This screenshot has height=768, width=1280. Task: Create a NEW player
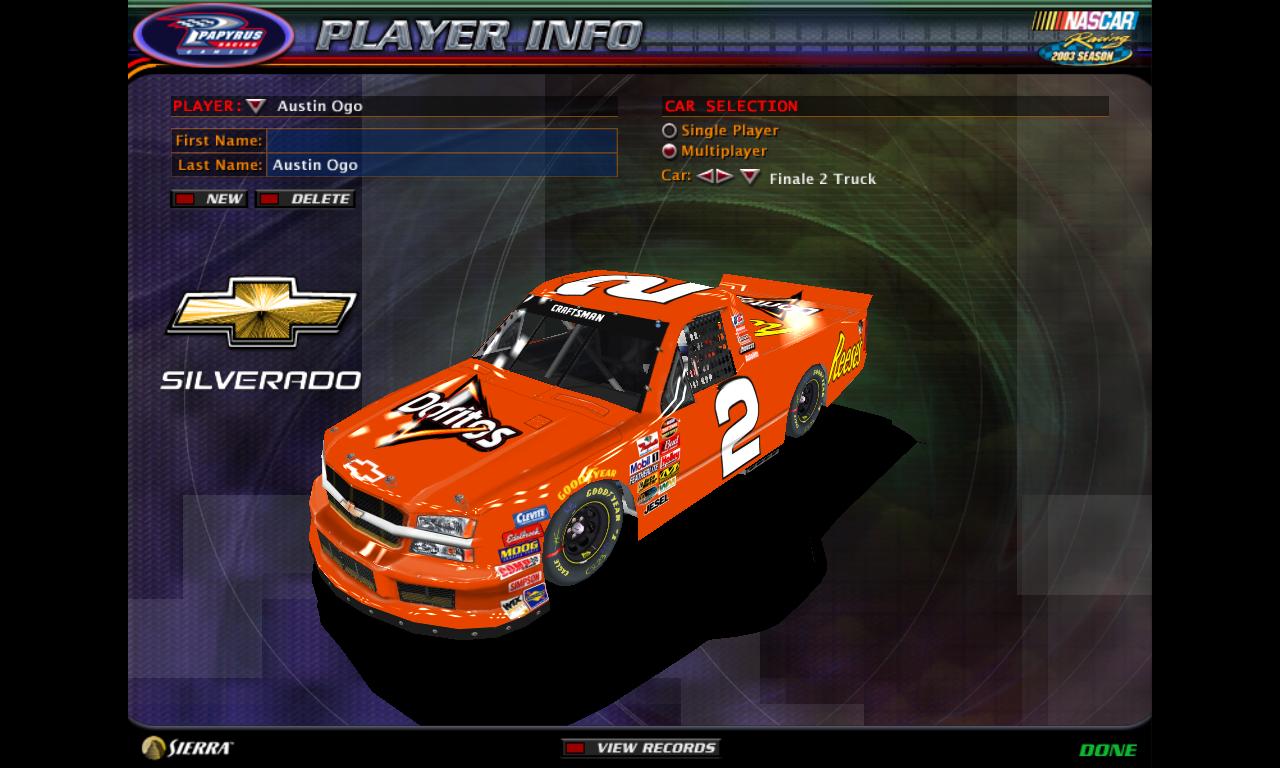click(x=211, y=199)
